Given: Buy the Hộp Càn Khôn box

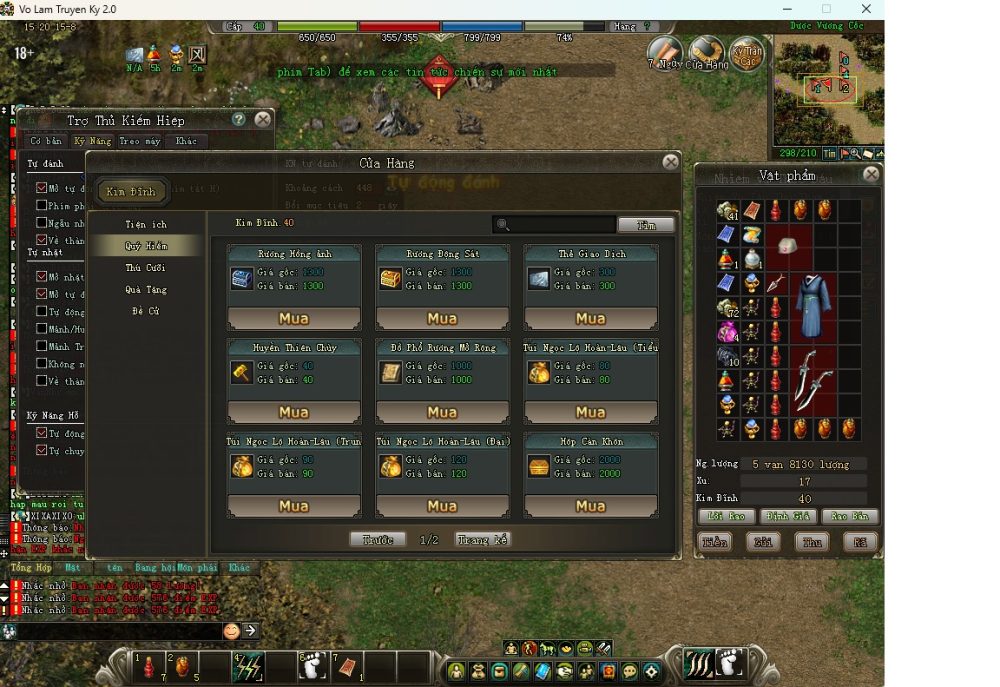Looking at the screenshot, I should pyautogui.click(x=590, y=506).
